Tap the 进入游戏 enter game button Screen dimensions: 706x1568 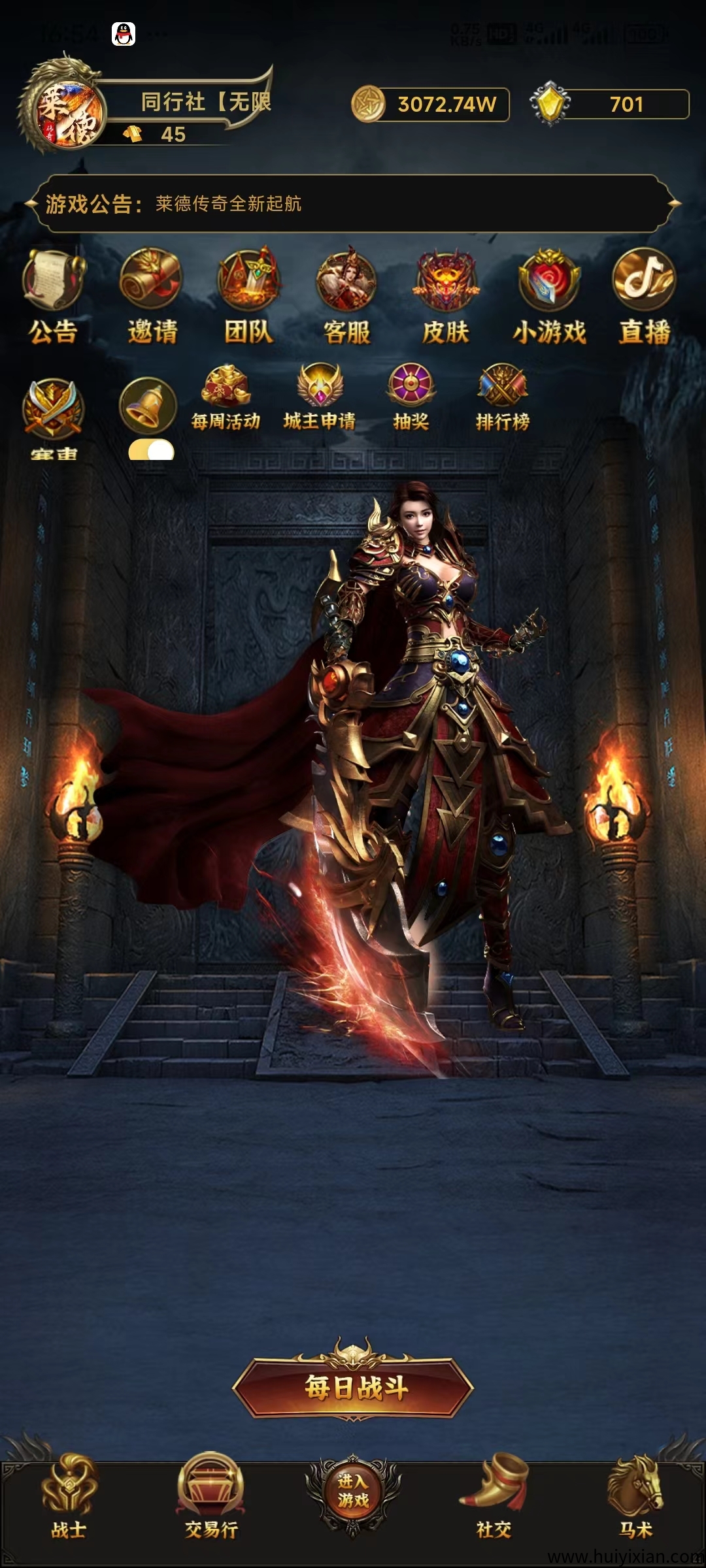(x=353, y=1491)
